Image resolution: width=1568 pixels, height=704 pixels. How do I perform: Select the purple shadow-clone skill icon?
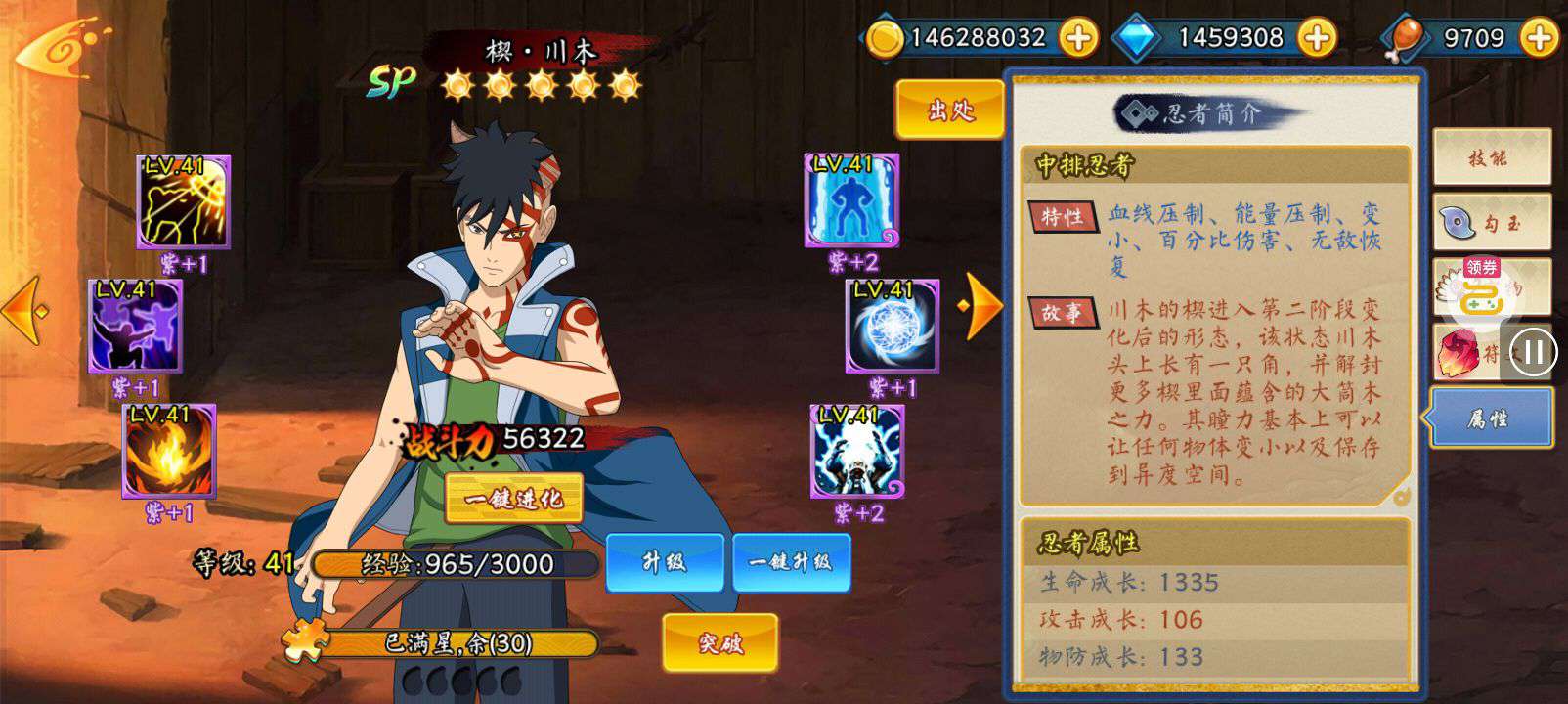point(135,326)
